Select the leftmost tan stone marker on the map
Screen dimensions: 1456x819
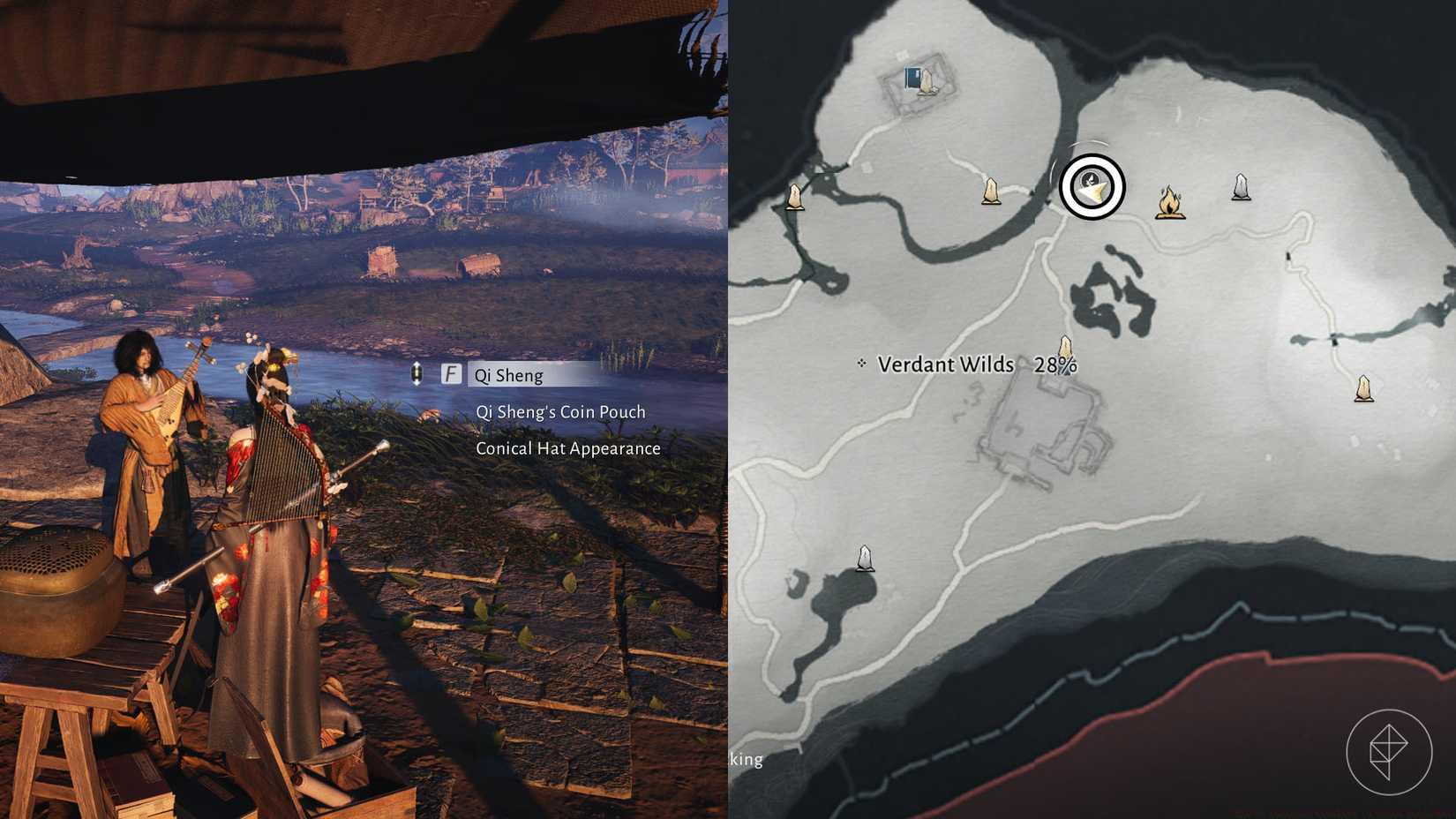point(793,198)
